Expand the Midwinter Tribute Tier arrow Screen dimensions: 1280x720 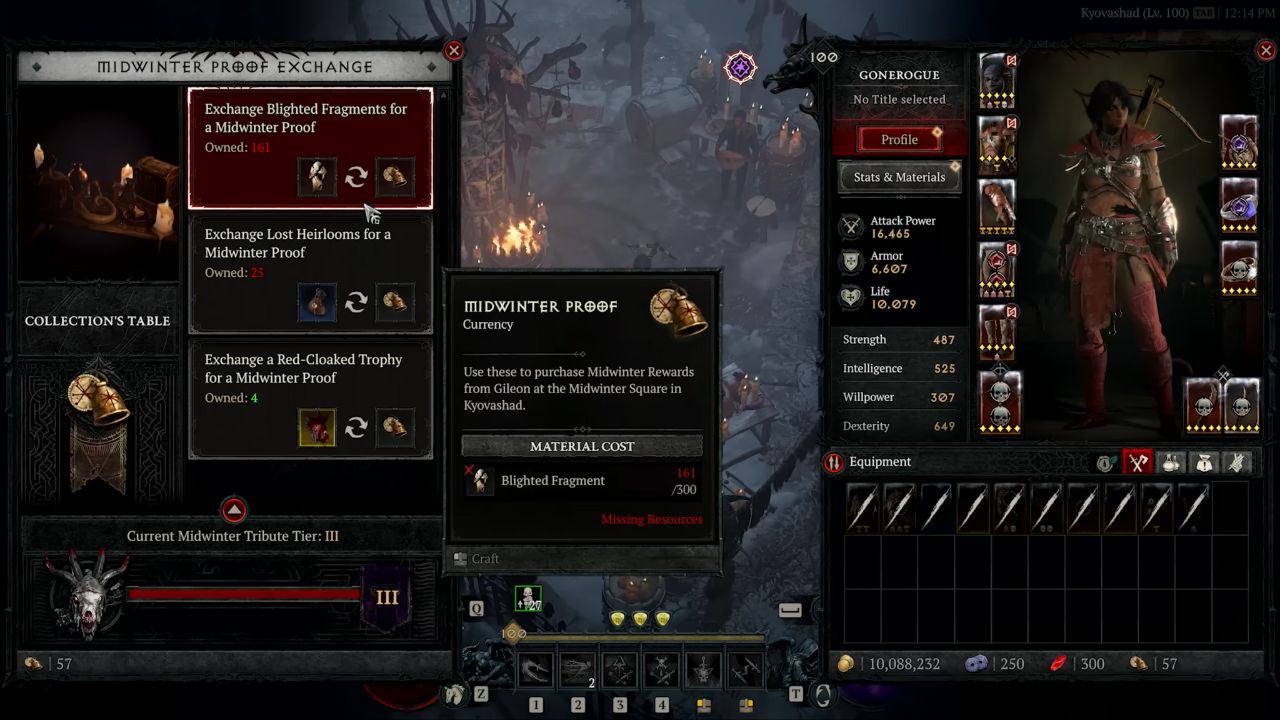(x=233, y=510)
